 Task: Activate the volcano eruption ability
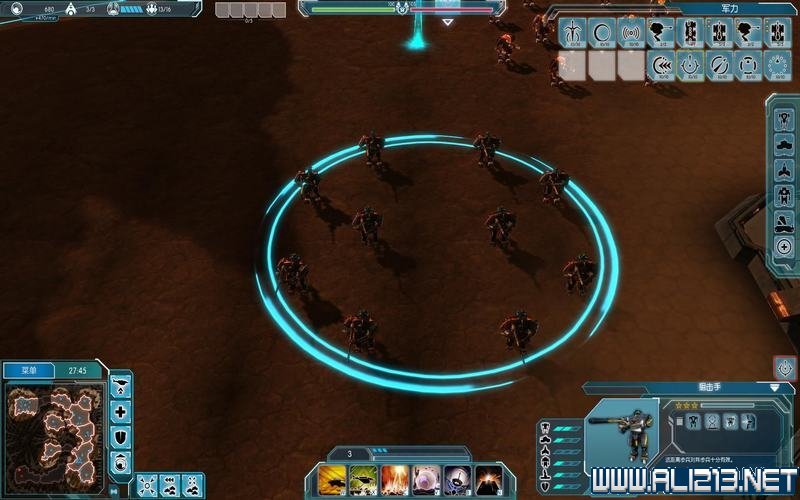(x=489, y=479)
